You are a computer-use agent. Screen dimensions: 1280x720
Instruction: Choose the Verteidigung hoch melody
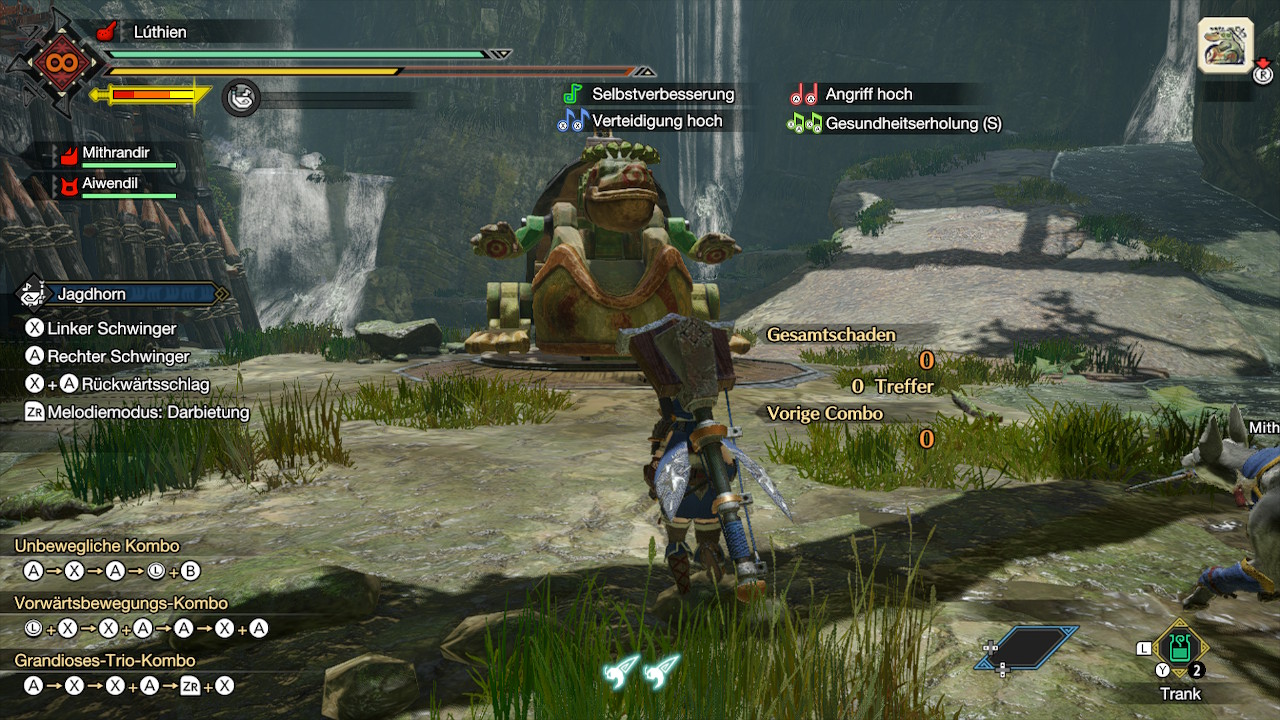(x=656, y=121)
